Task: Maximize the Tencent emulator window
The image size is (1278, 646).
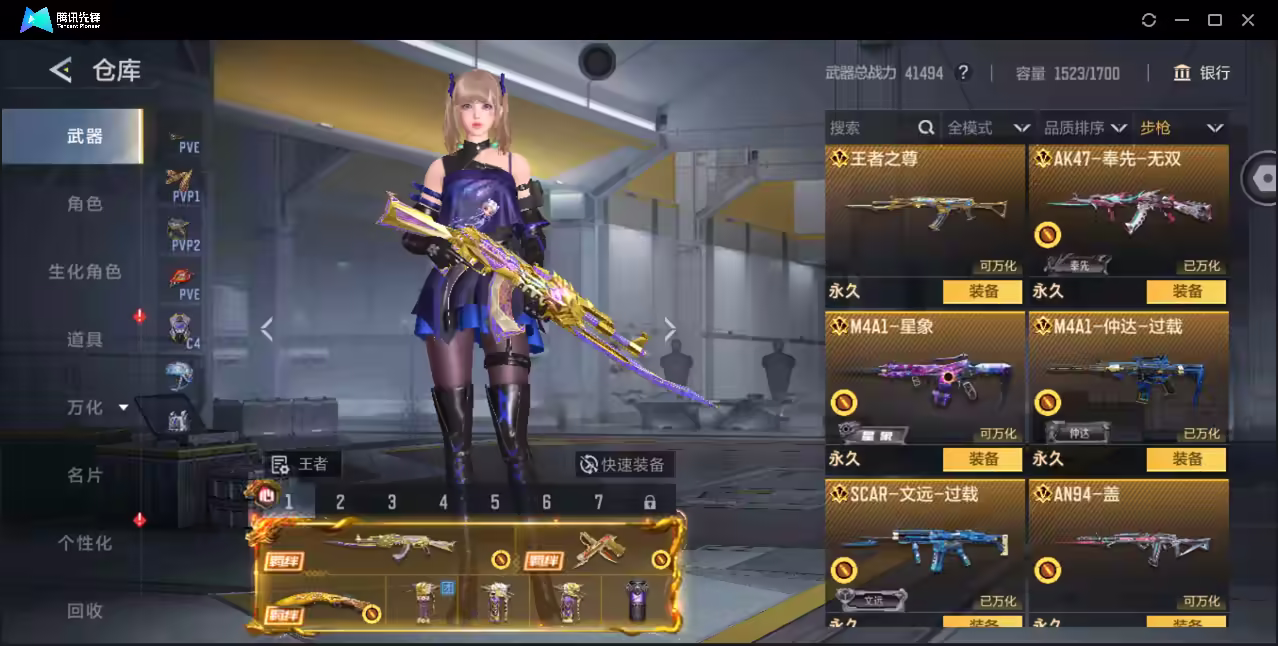Action: click(1215, 20)
